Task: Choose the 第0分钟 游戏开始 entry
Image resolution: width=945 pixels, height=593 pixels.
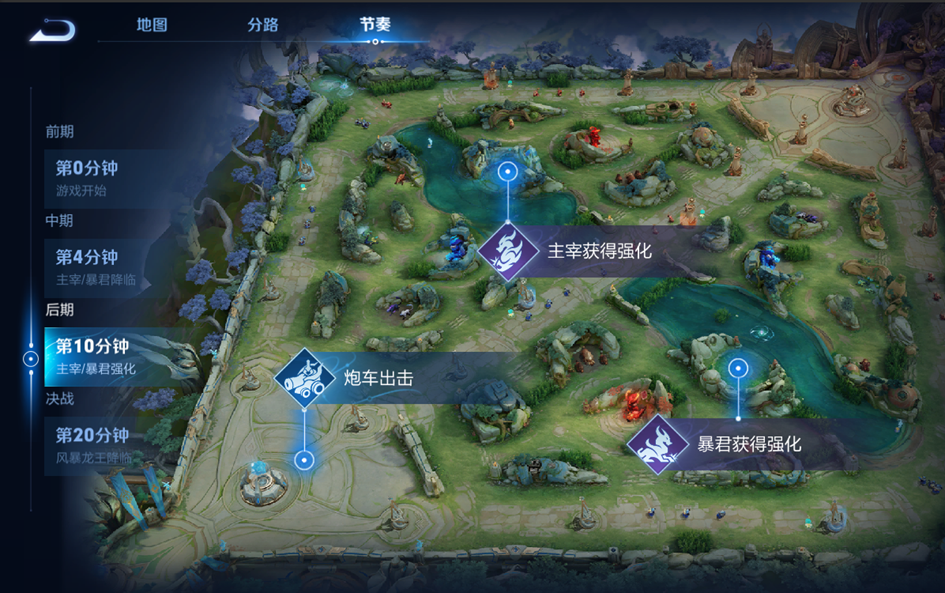Action: 100,178
